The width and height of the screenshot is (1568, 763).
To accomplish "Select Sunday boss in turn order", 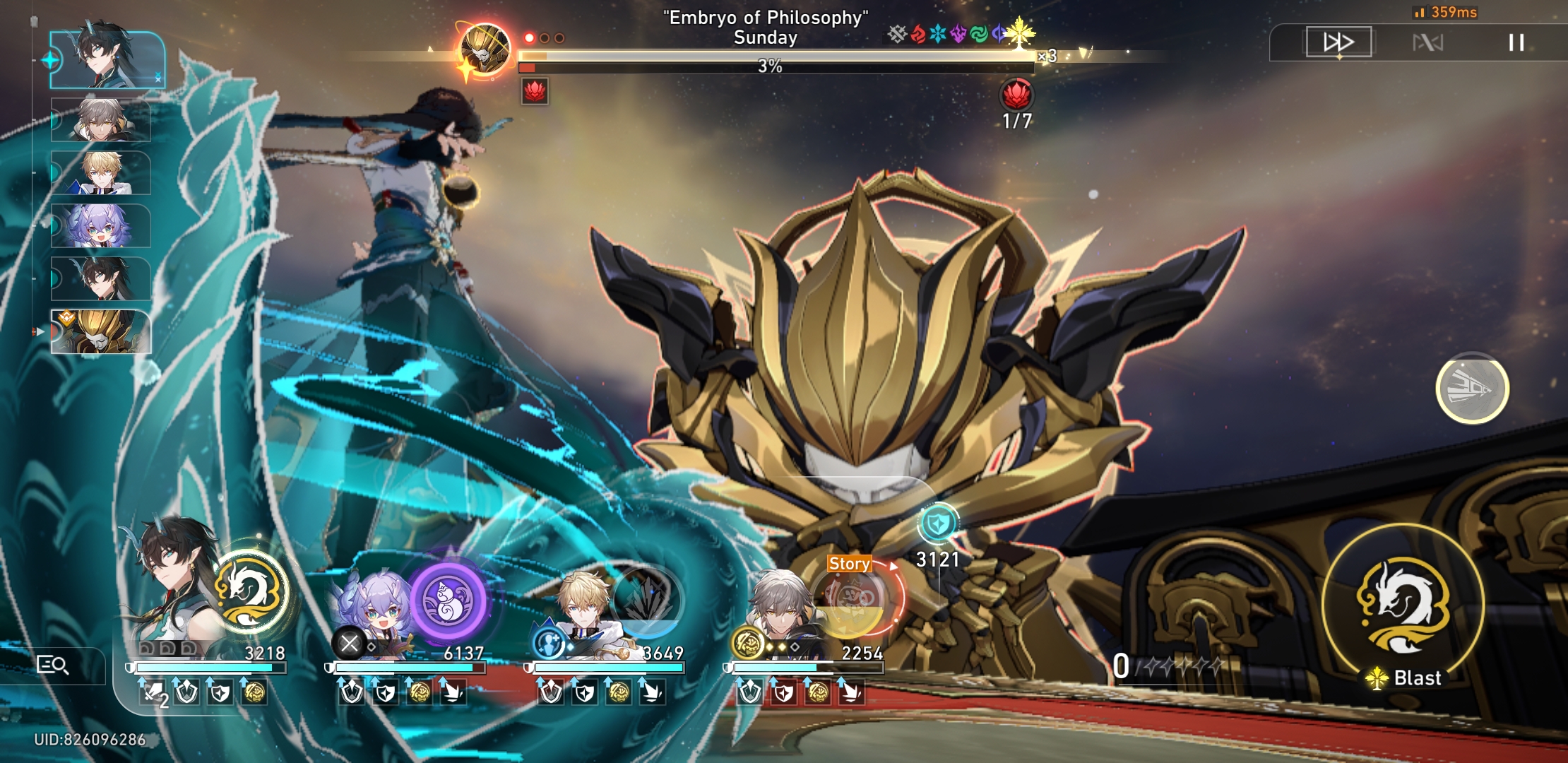I will pyautogui.click(x=101, y=331).
